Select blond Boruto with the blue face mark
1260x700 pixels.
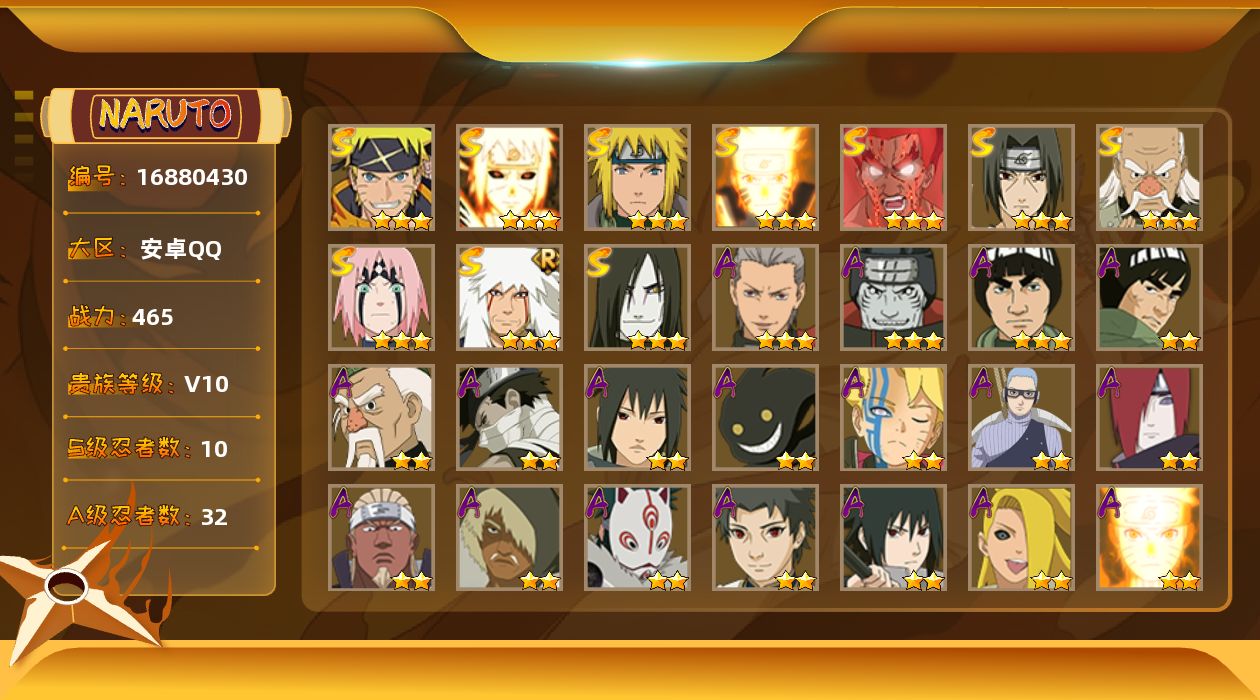pos(893,417)
